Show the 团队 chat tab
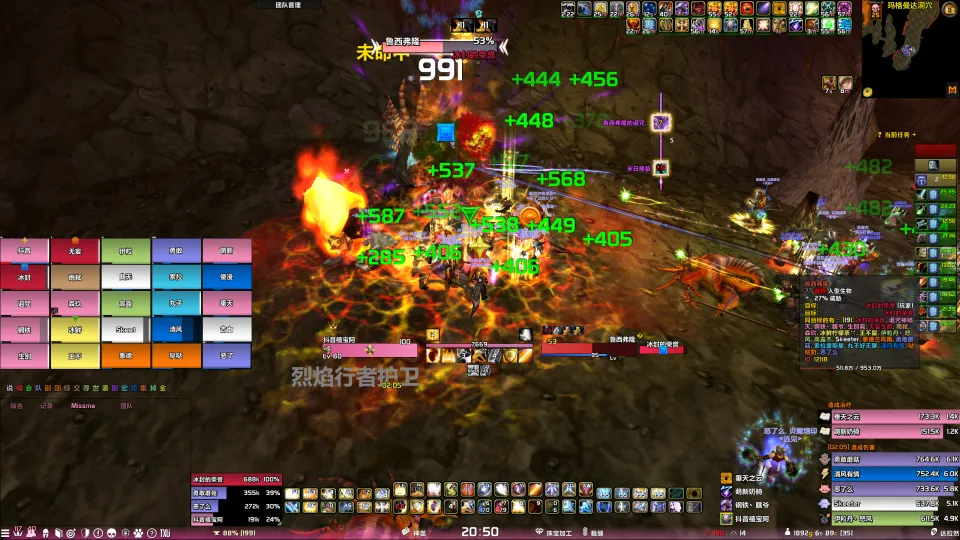The height and width of the screenshot is (540, 960). (x=127, y=406)
